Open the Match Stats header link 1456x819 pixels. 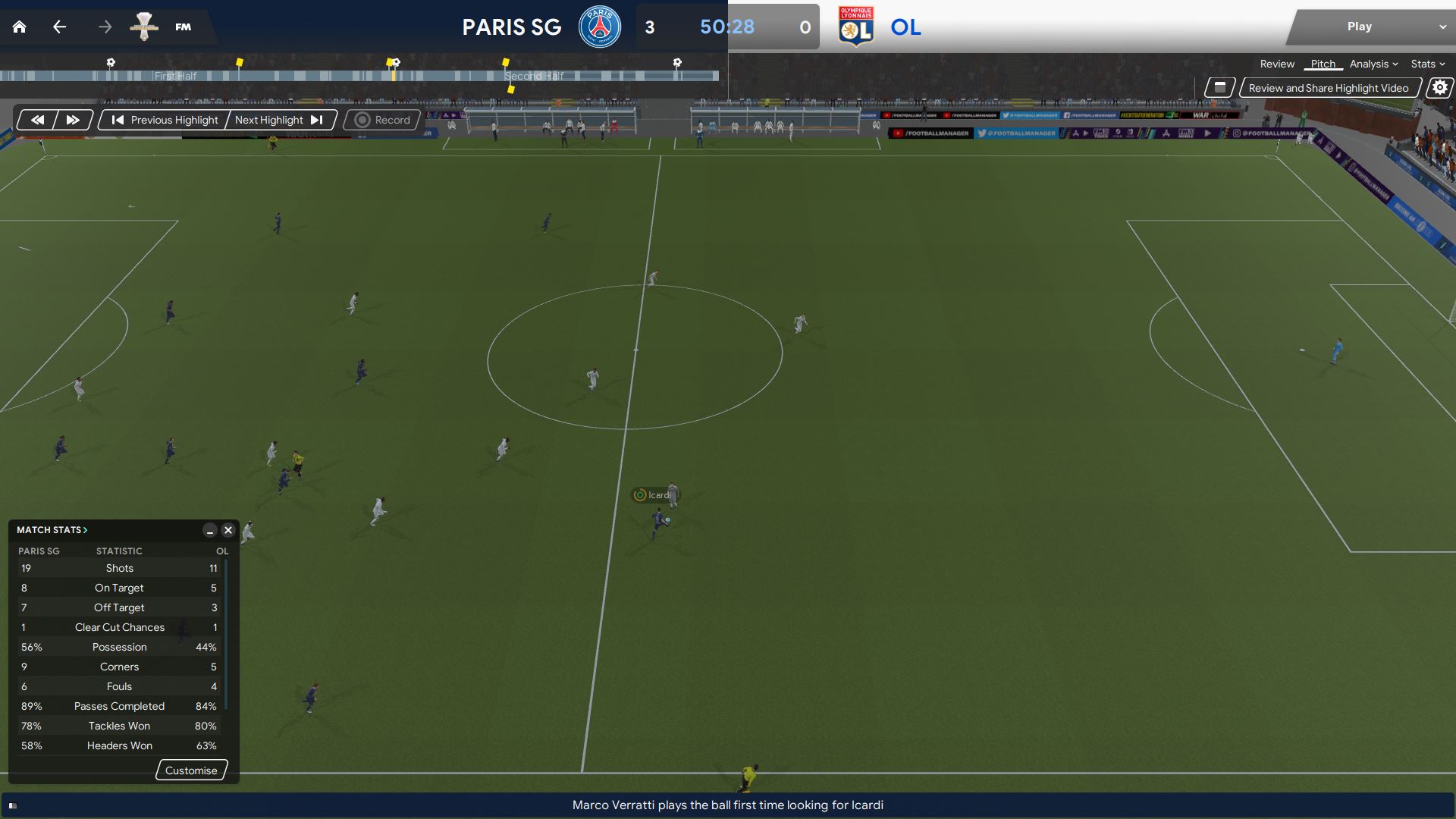pos(52,530)
